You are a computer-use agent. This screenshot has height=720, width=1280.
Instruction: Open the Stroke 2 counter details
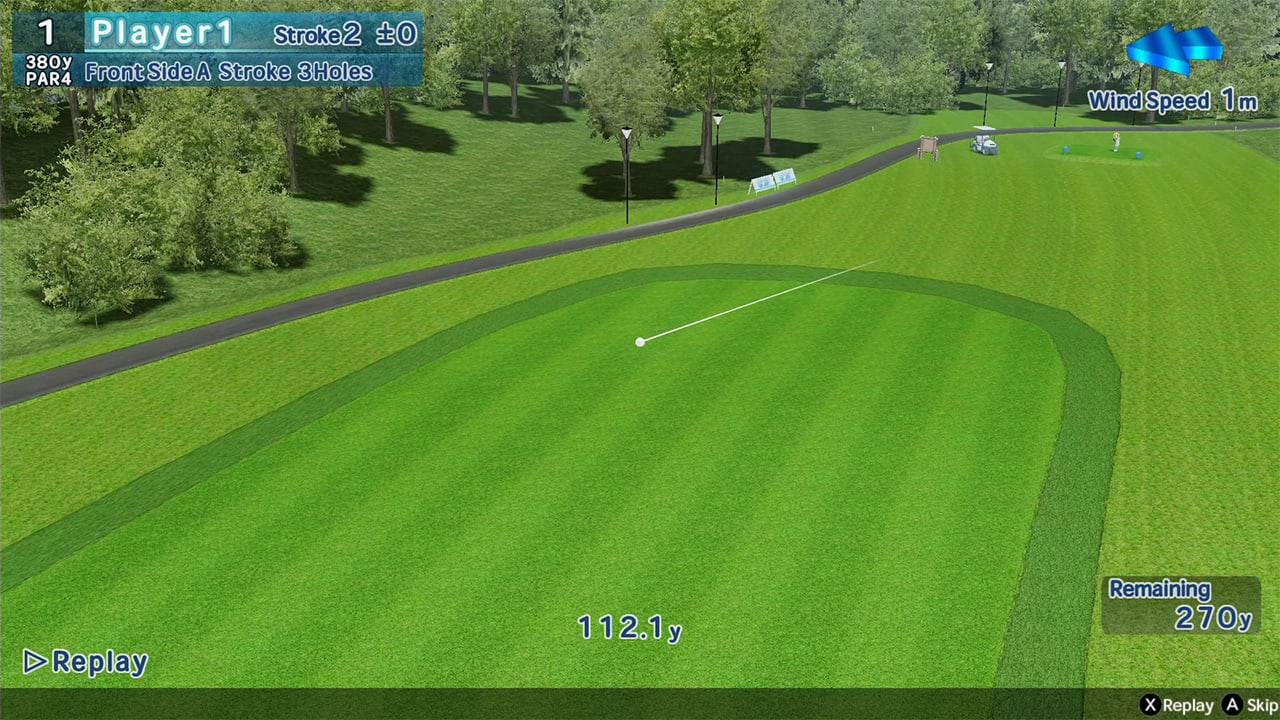[x=315, y=34]
